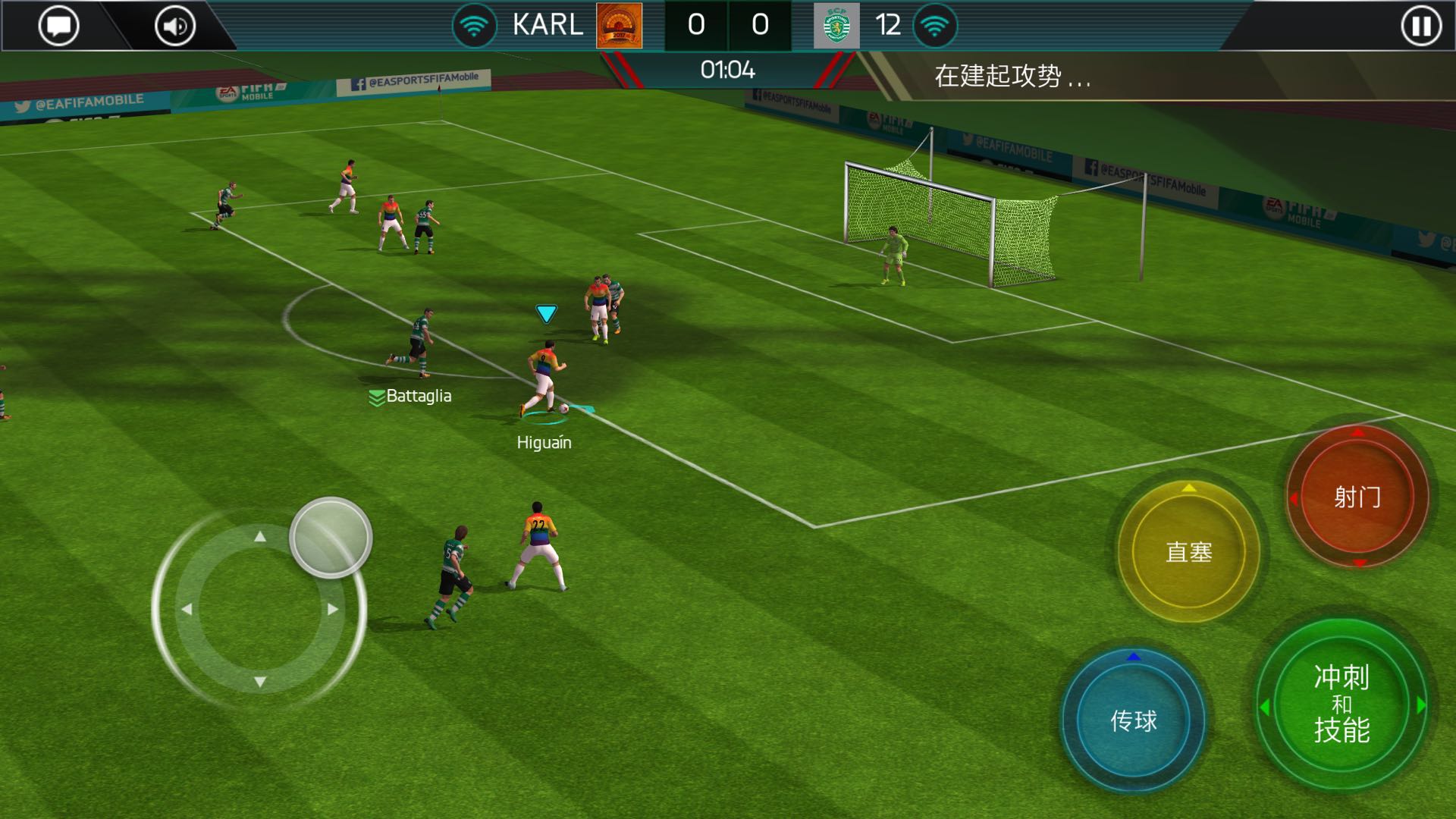Screen dimensions: 1456x819
Task: Tap the joystick's left arrow
Action: [187, 609]
